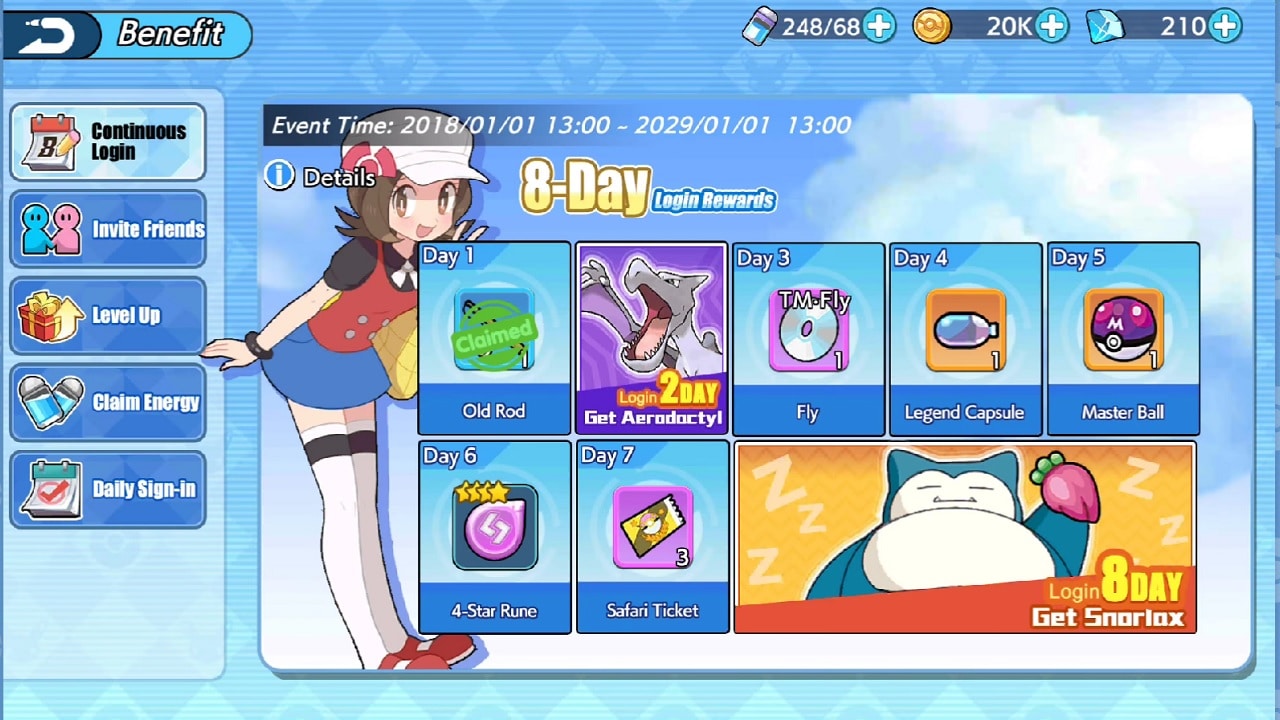Switch to the Invite Friends tab
The image size is (1280, 720).
pyautogui.click(x=108, y=229)
